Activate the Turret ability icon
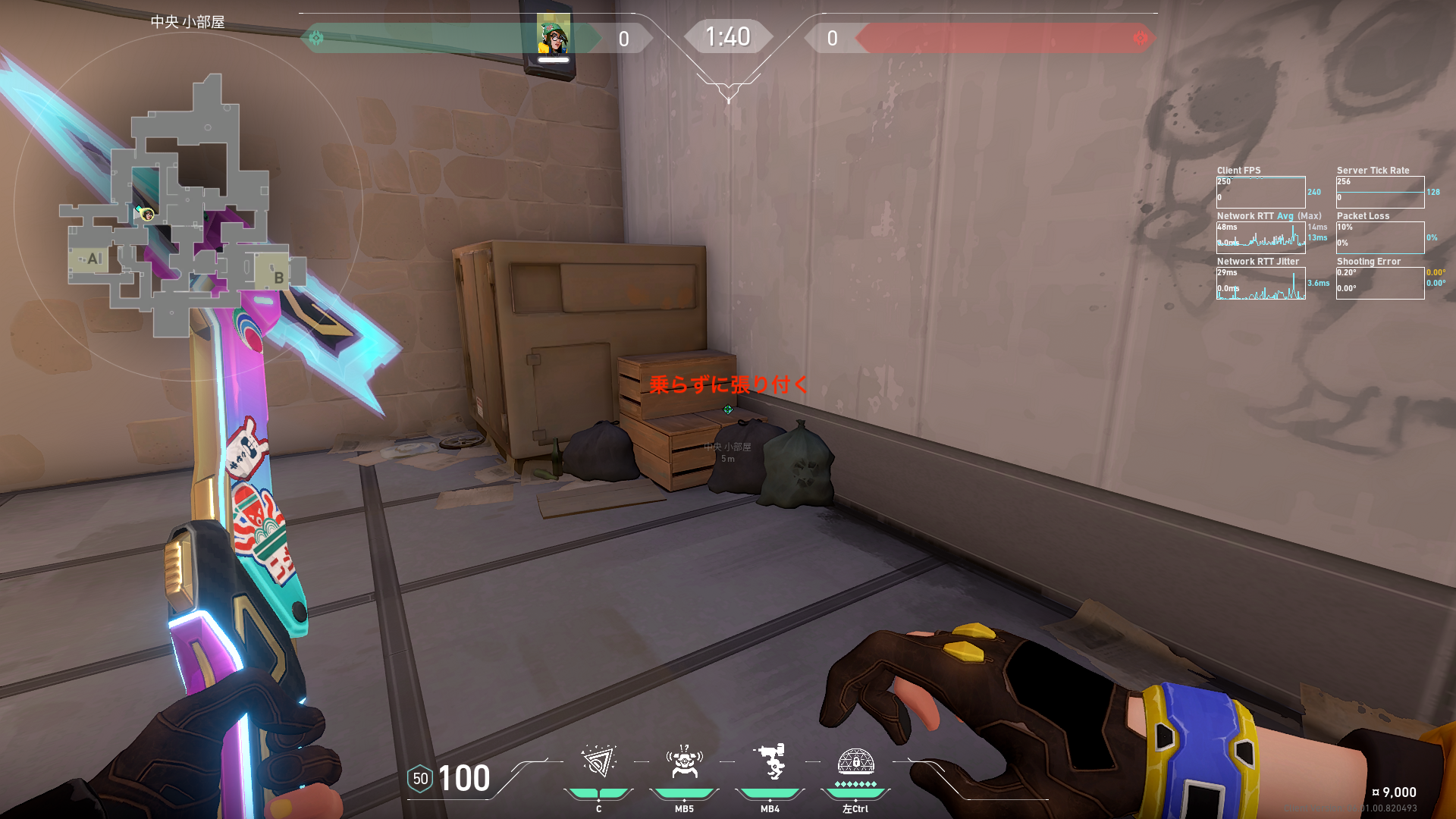The image size is (1456, 819). [x=770, y=762]
